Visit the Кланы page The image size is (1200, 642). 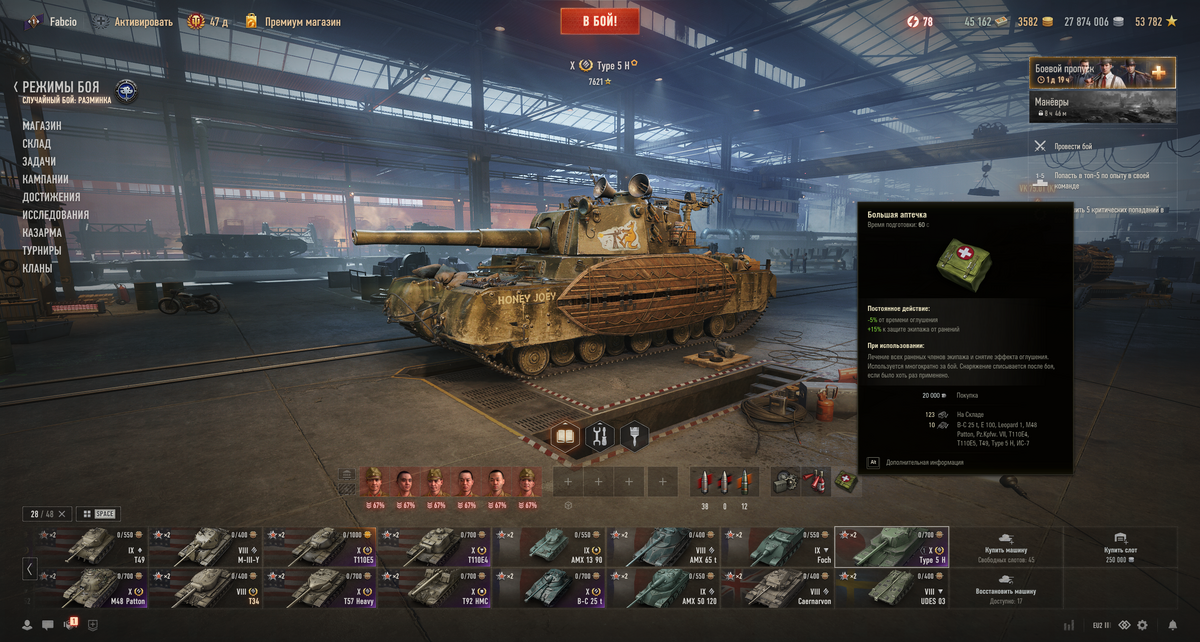(x=36, y=269)
